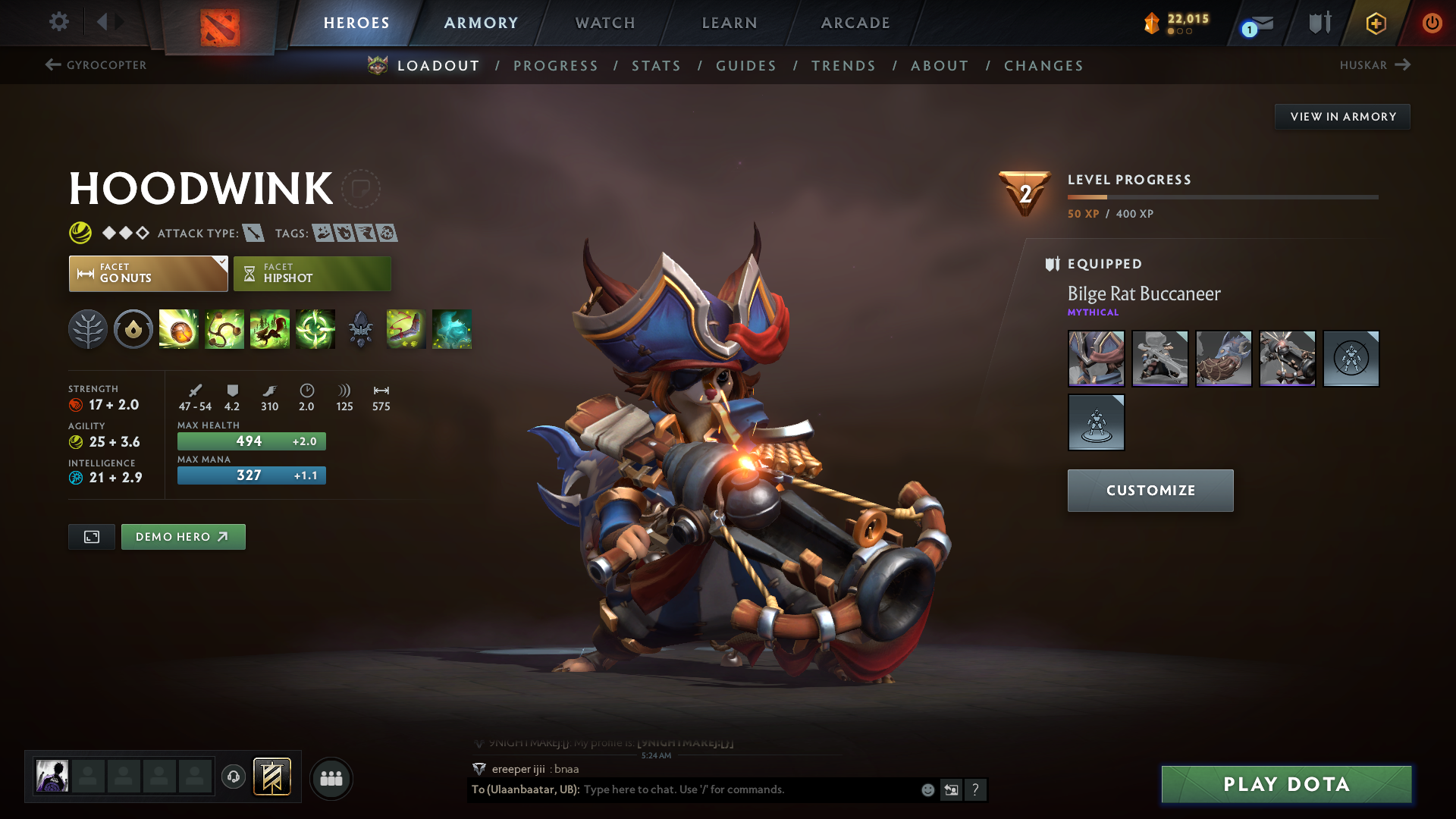
Task: Open voice chat headset icon
Action: click(233, 778)
